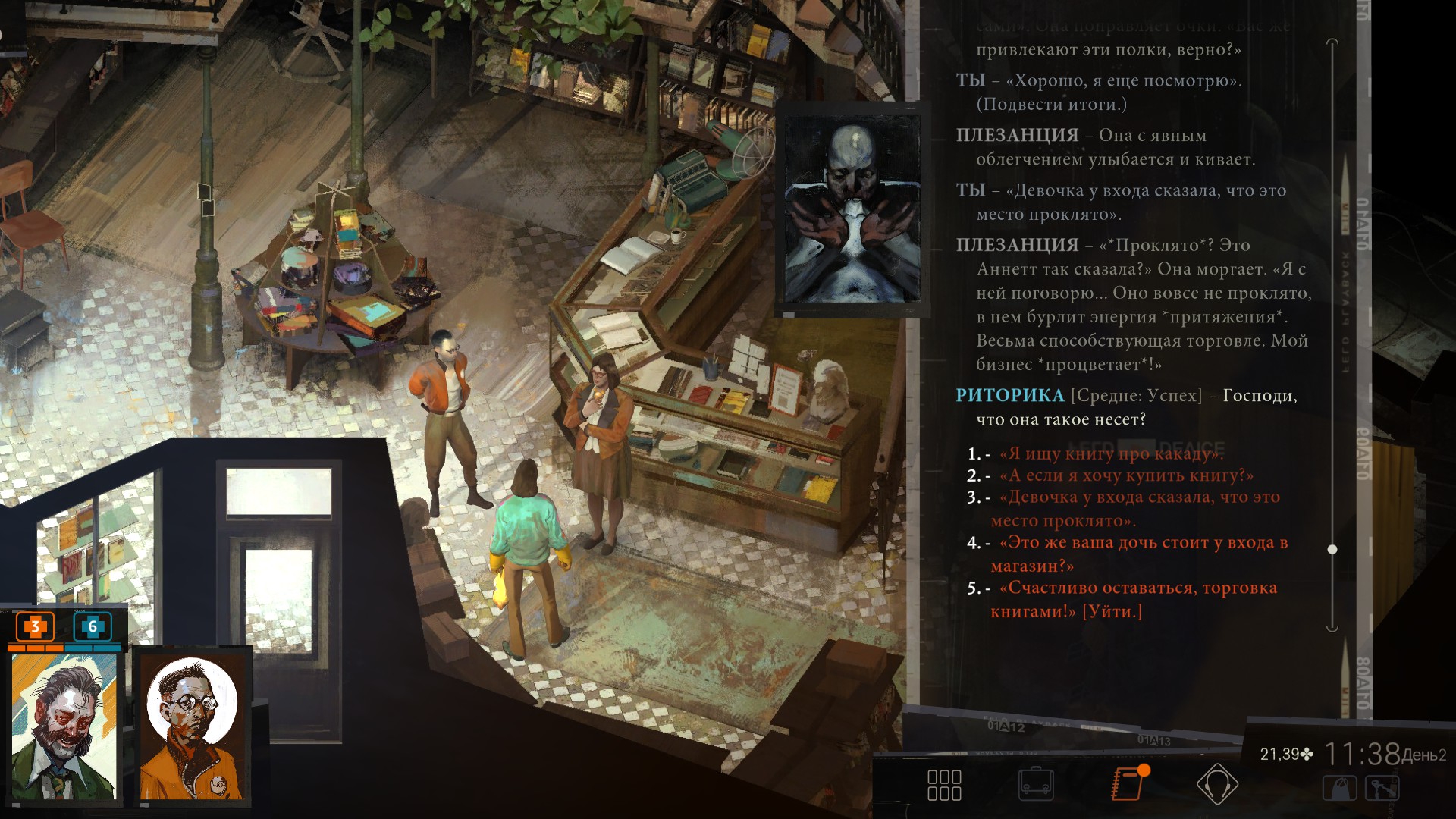Viewport: 1456px width, 819px height.
Task: Click the tool held-item slot
Action: tap(1382, 789)
